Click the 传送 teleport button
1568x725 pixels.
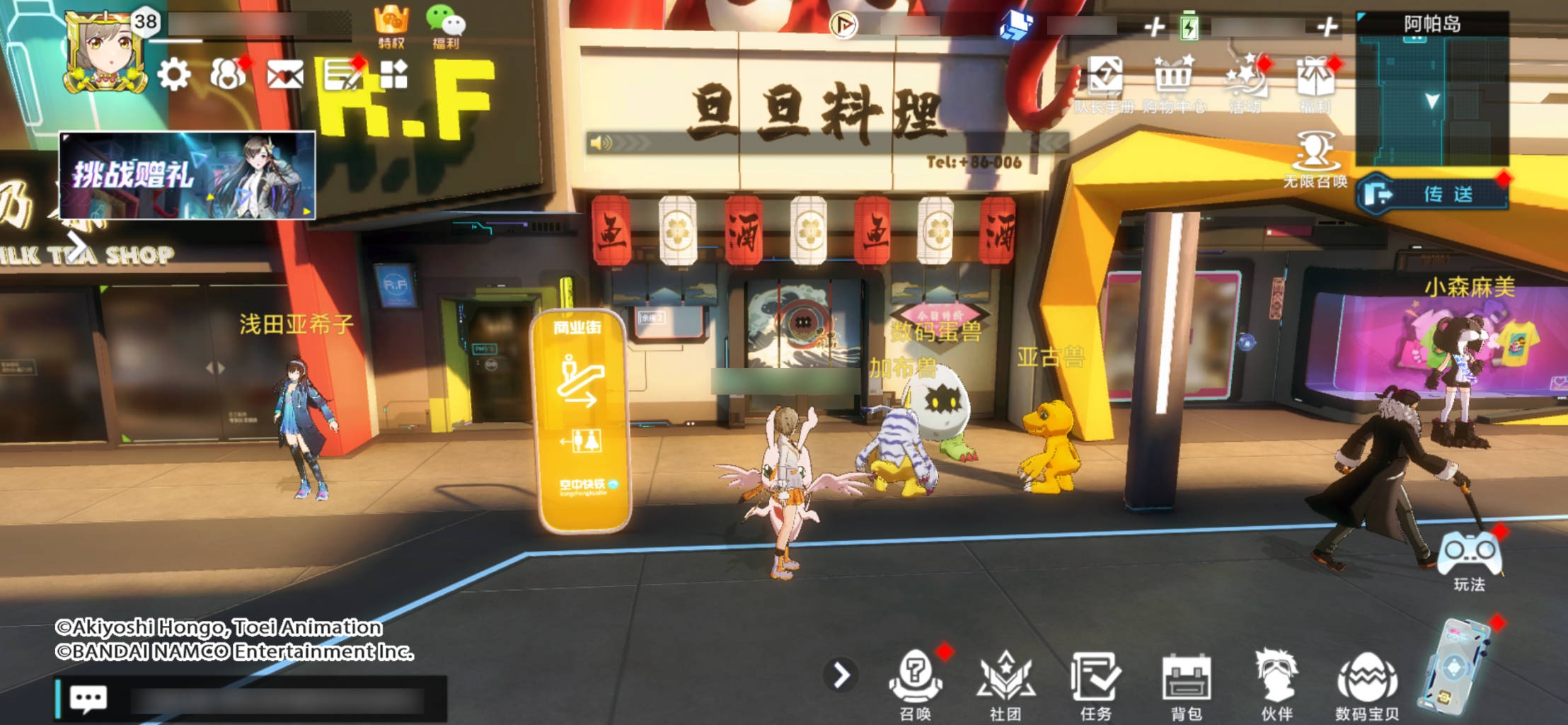click(x=1432, y=193)
